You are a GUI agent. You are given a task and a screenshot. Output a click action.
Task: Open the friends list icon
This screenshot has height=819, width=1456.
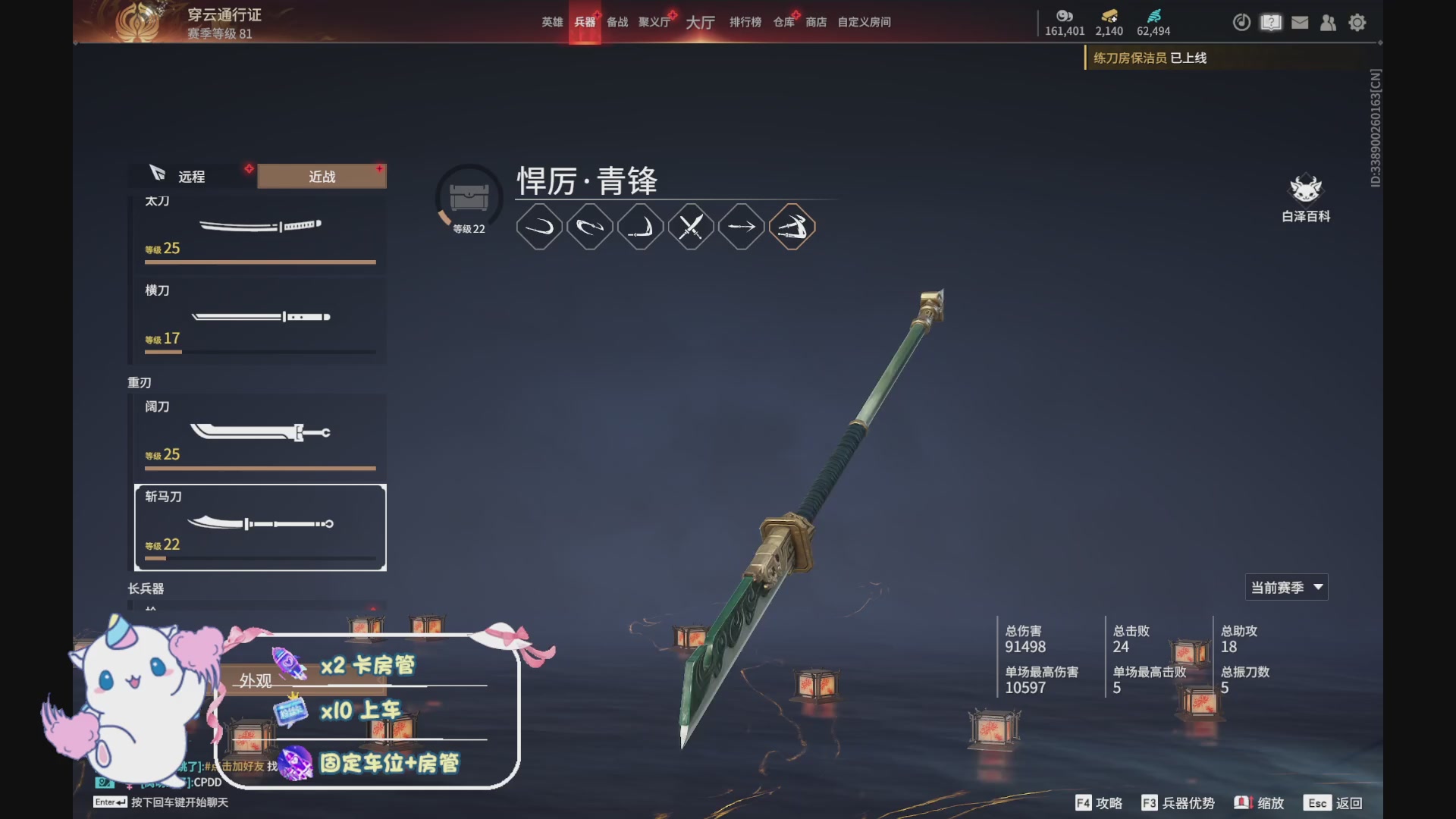pyautogui.click(x=1329, y=23)
